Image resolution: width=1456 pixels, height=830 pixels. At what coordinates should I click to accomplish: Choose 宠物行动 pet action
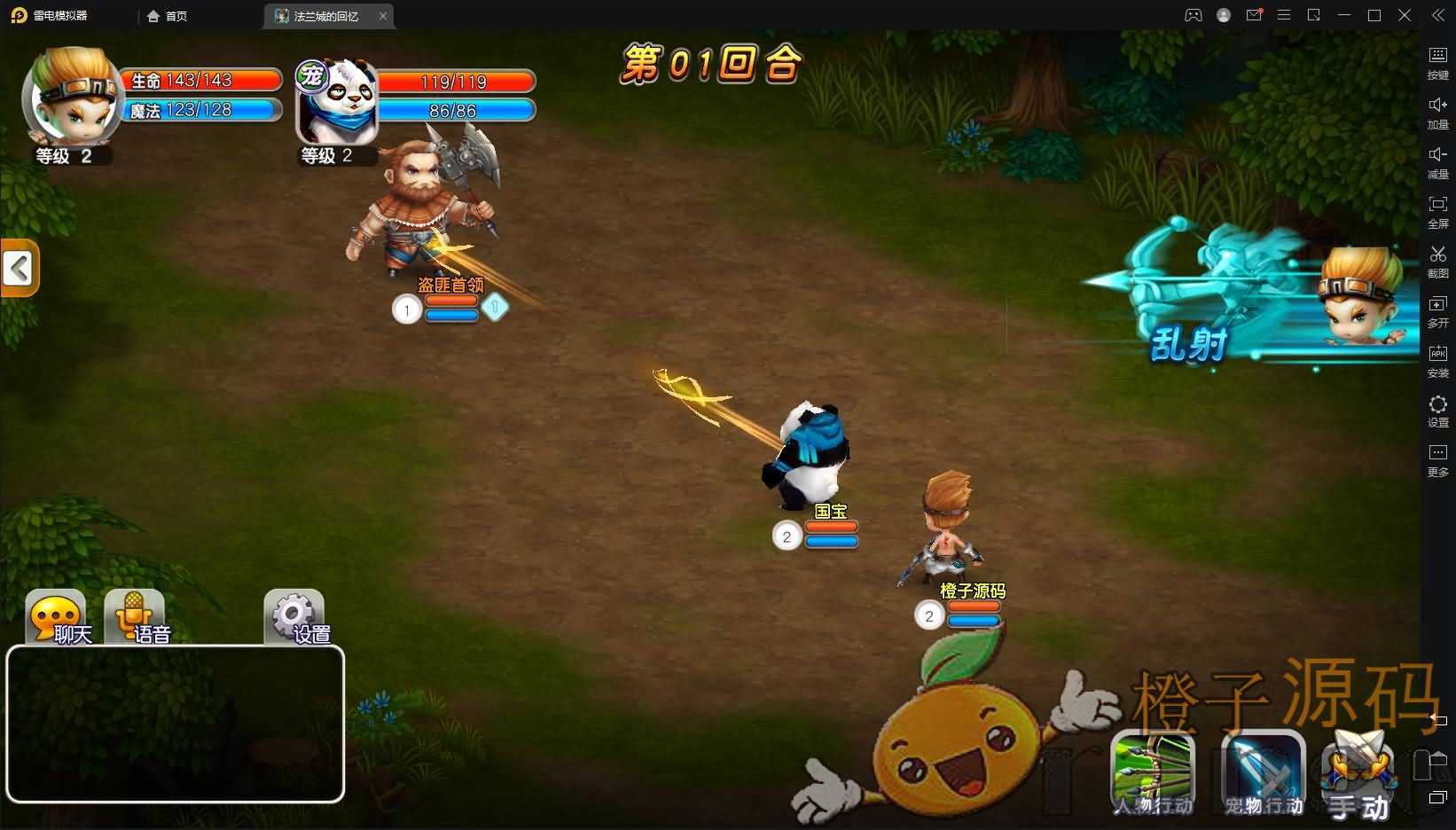(x=1263, y=772)
